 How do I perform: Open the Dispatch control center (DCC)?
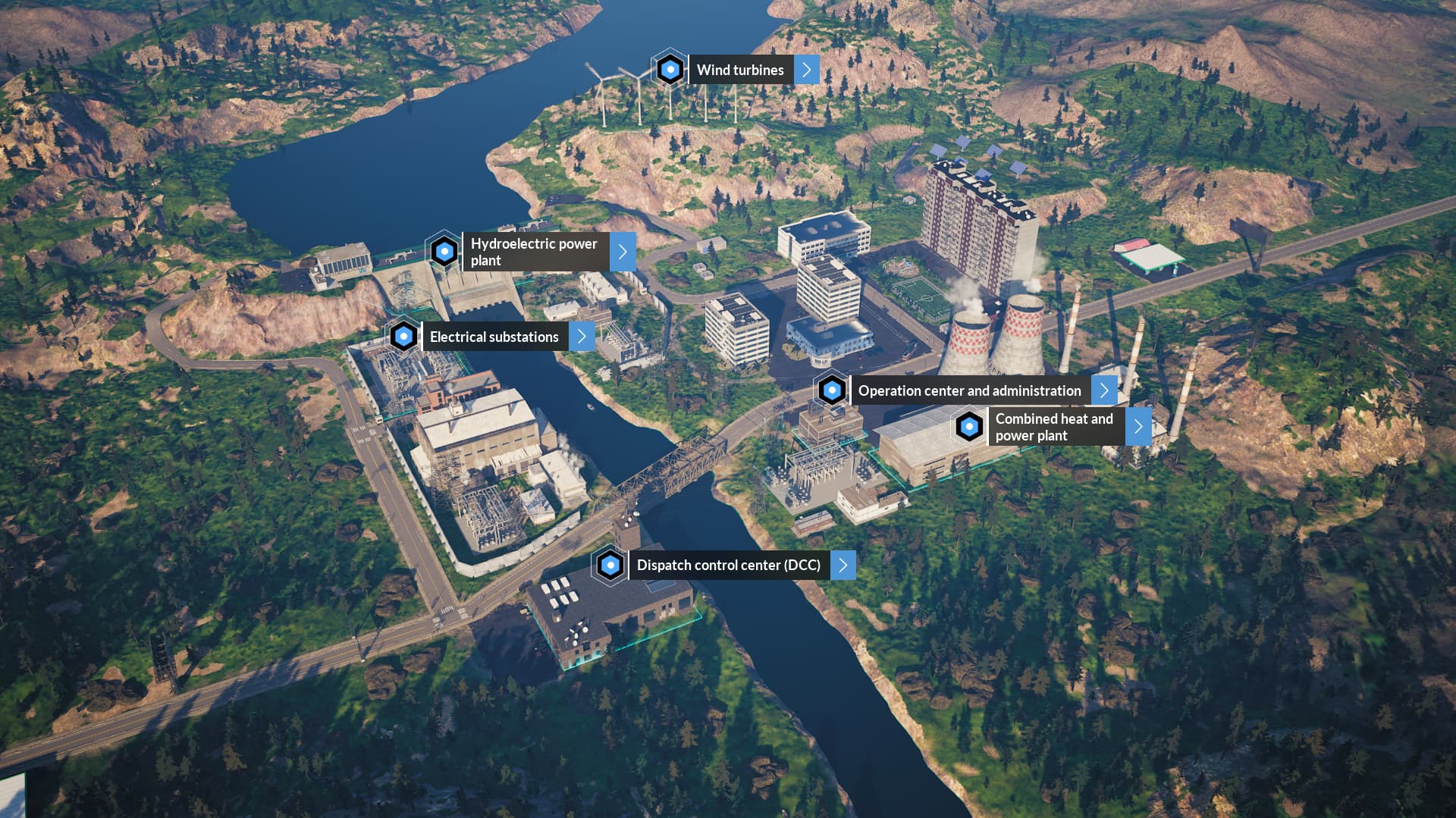tap(728, 565)
